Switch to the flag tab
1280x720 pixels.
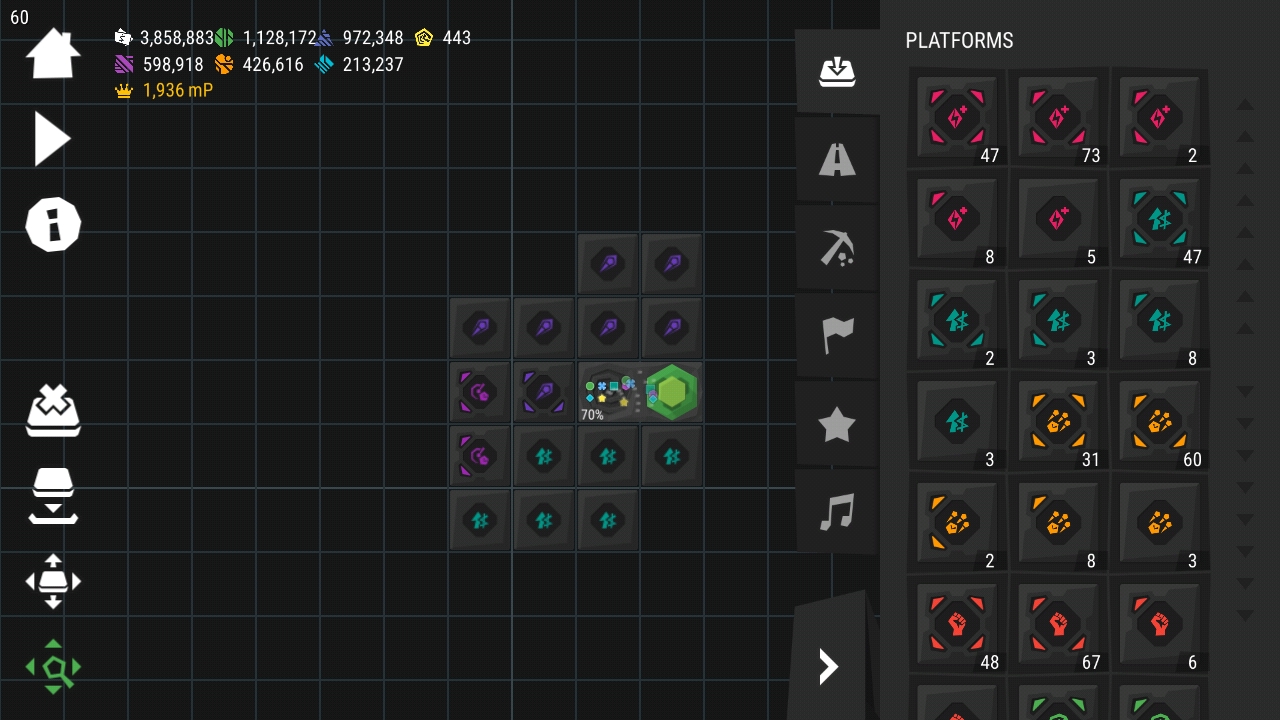pos(837,336)
